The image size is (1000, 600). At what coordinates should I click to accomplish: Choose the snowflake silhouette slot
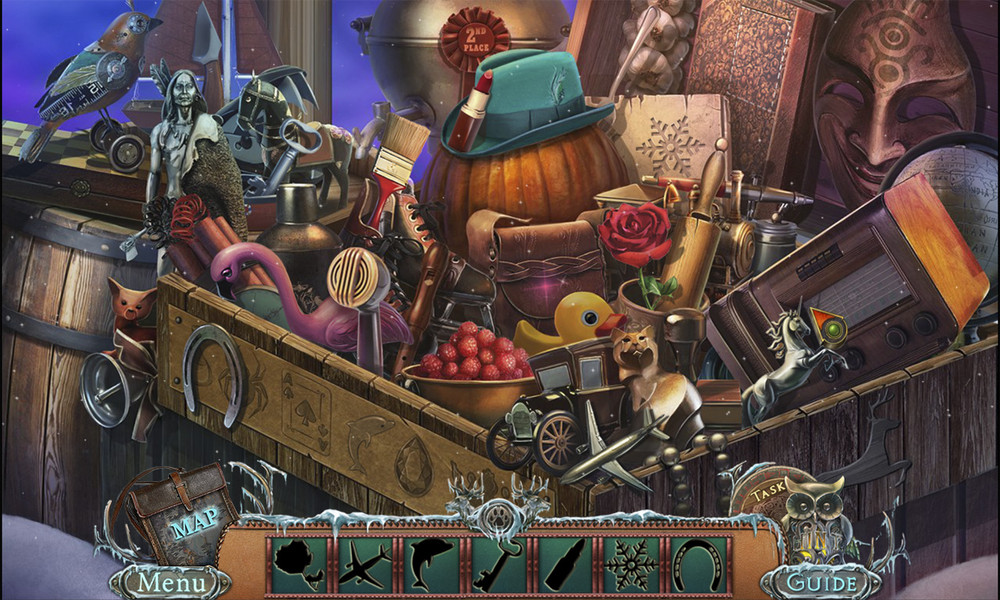(631, 565)
